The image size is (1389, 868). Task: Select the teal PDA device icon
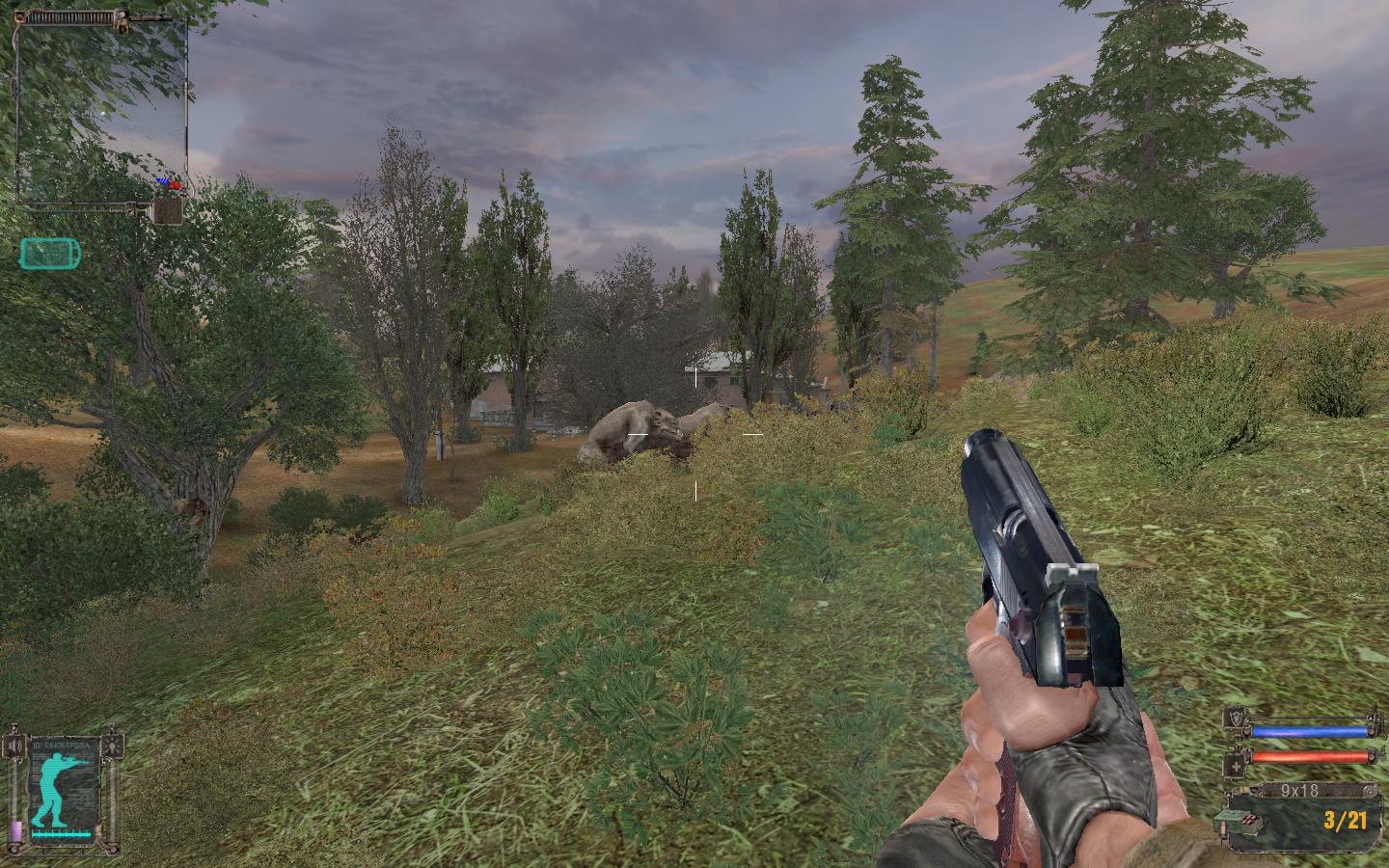click(50, 254)
